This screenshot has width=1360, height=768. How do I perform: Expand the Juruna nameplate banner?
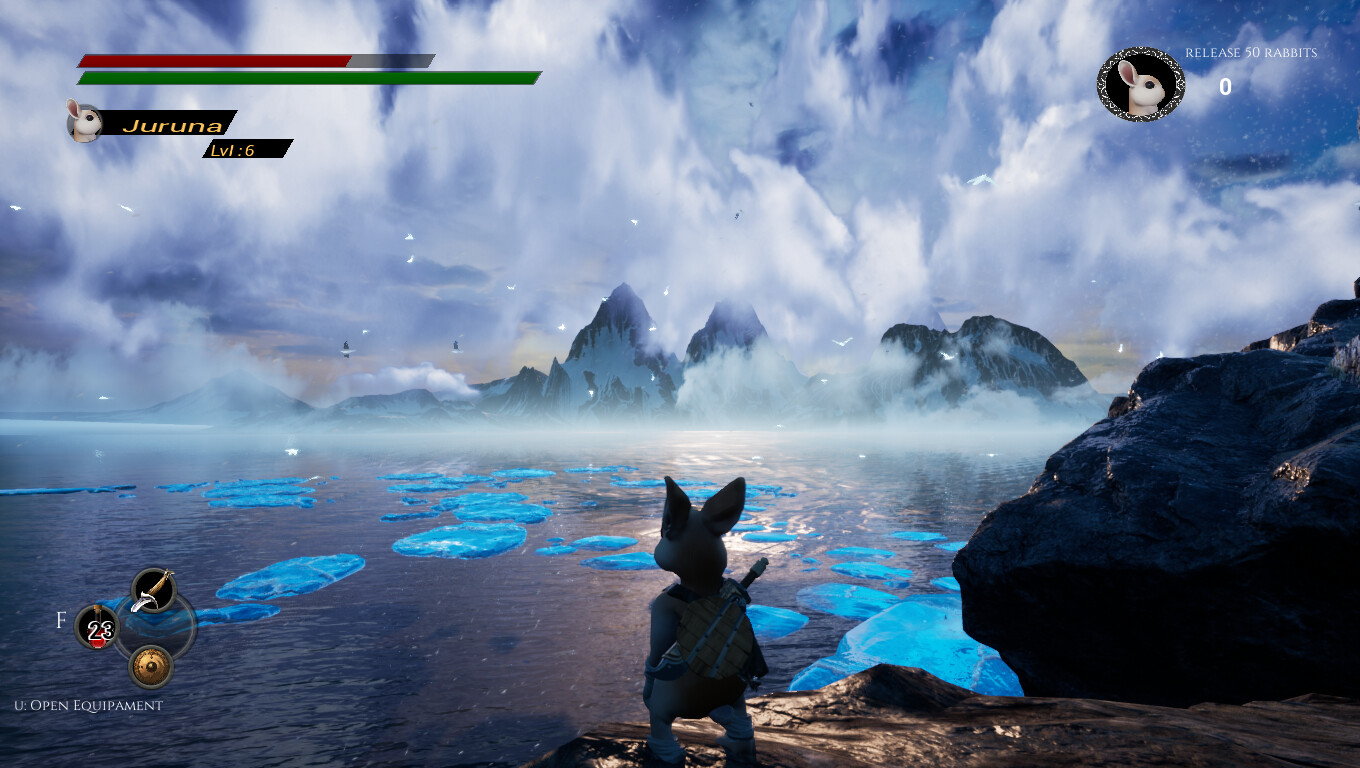click(170, 124)
